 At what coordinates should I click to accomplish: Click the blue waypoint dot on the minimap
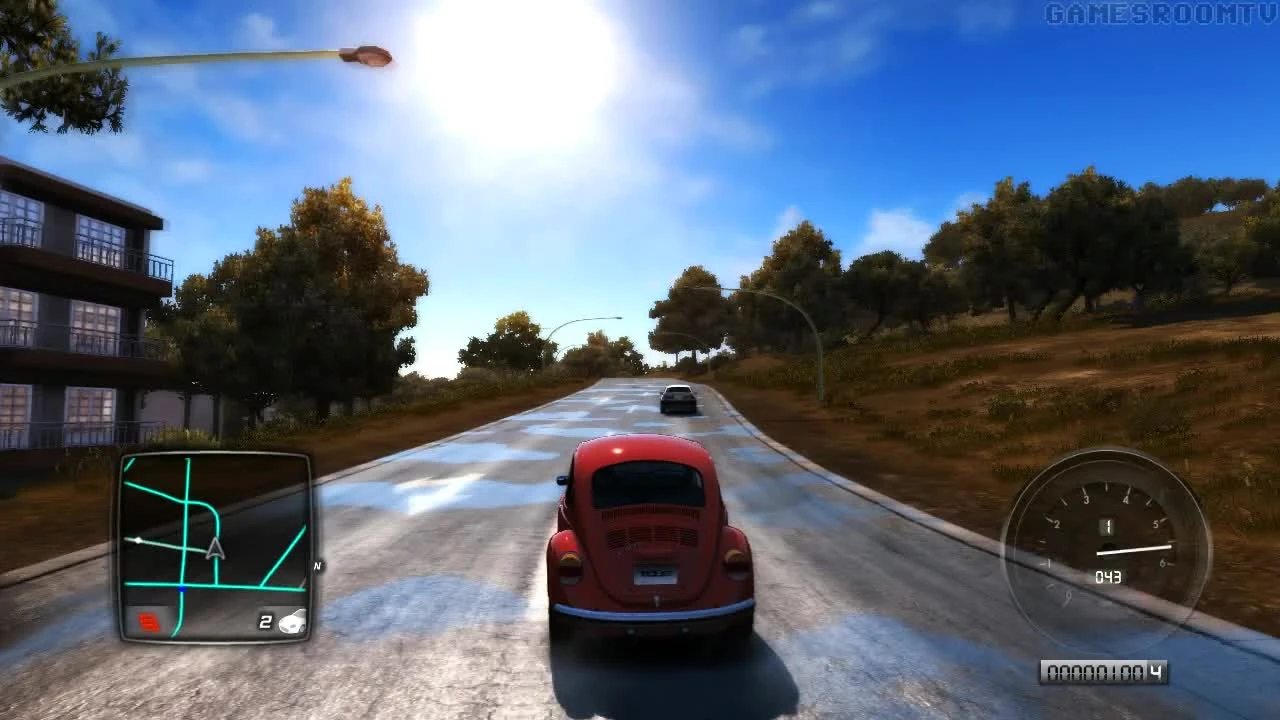pyautogui.click(x=183, y=587)
